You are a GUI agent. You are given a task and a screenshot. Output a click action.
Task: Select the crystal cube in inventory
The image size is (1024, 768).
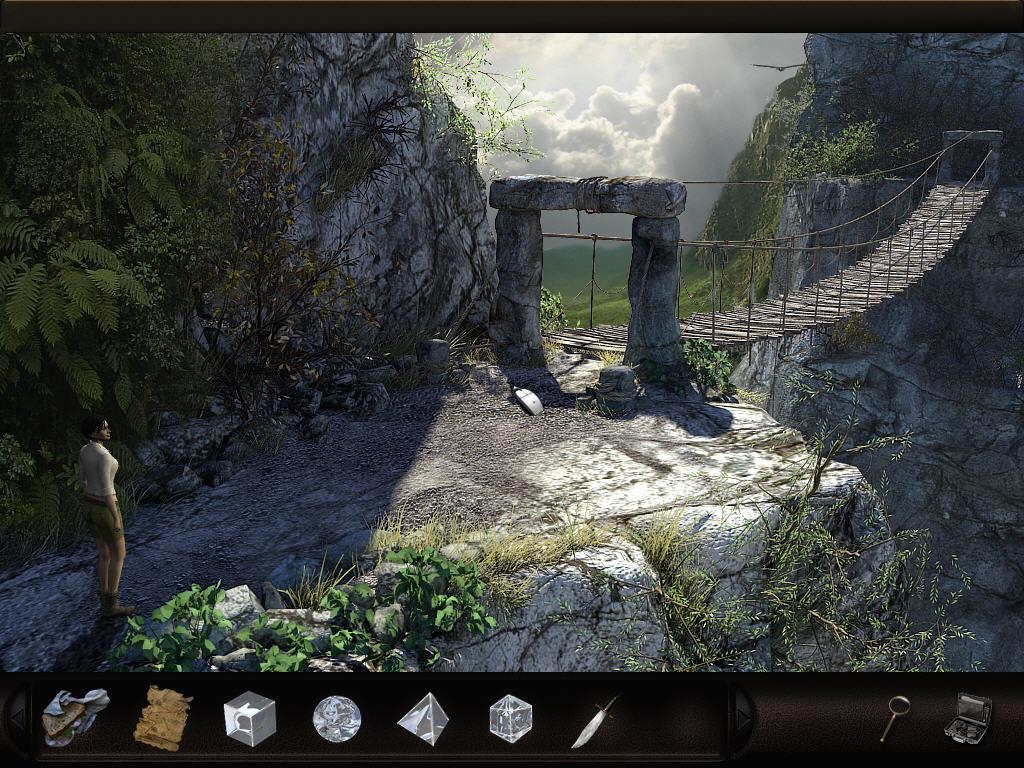(249, 718)
